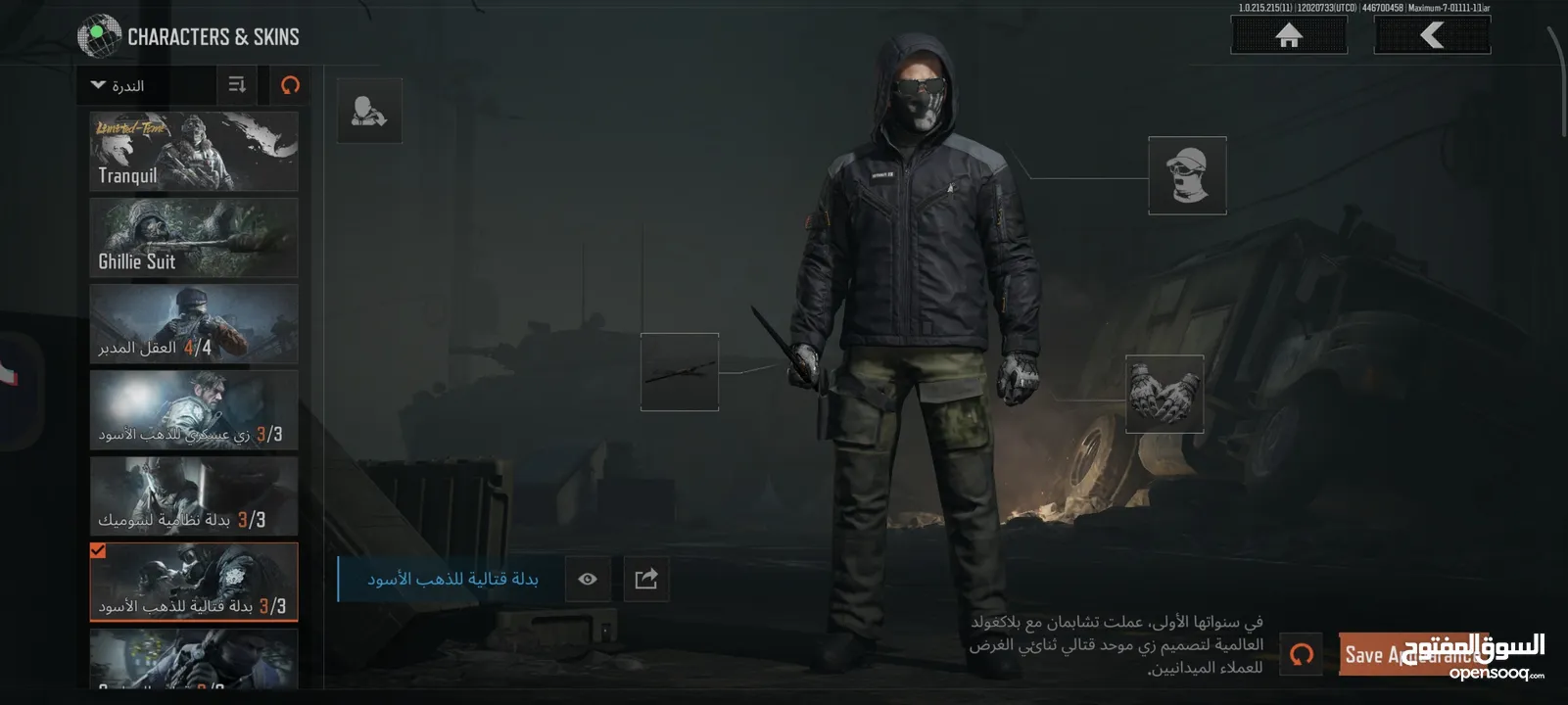Click the orange checkmark on the selected outfit
1568x705 pixels.
pos(96,551)
